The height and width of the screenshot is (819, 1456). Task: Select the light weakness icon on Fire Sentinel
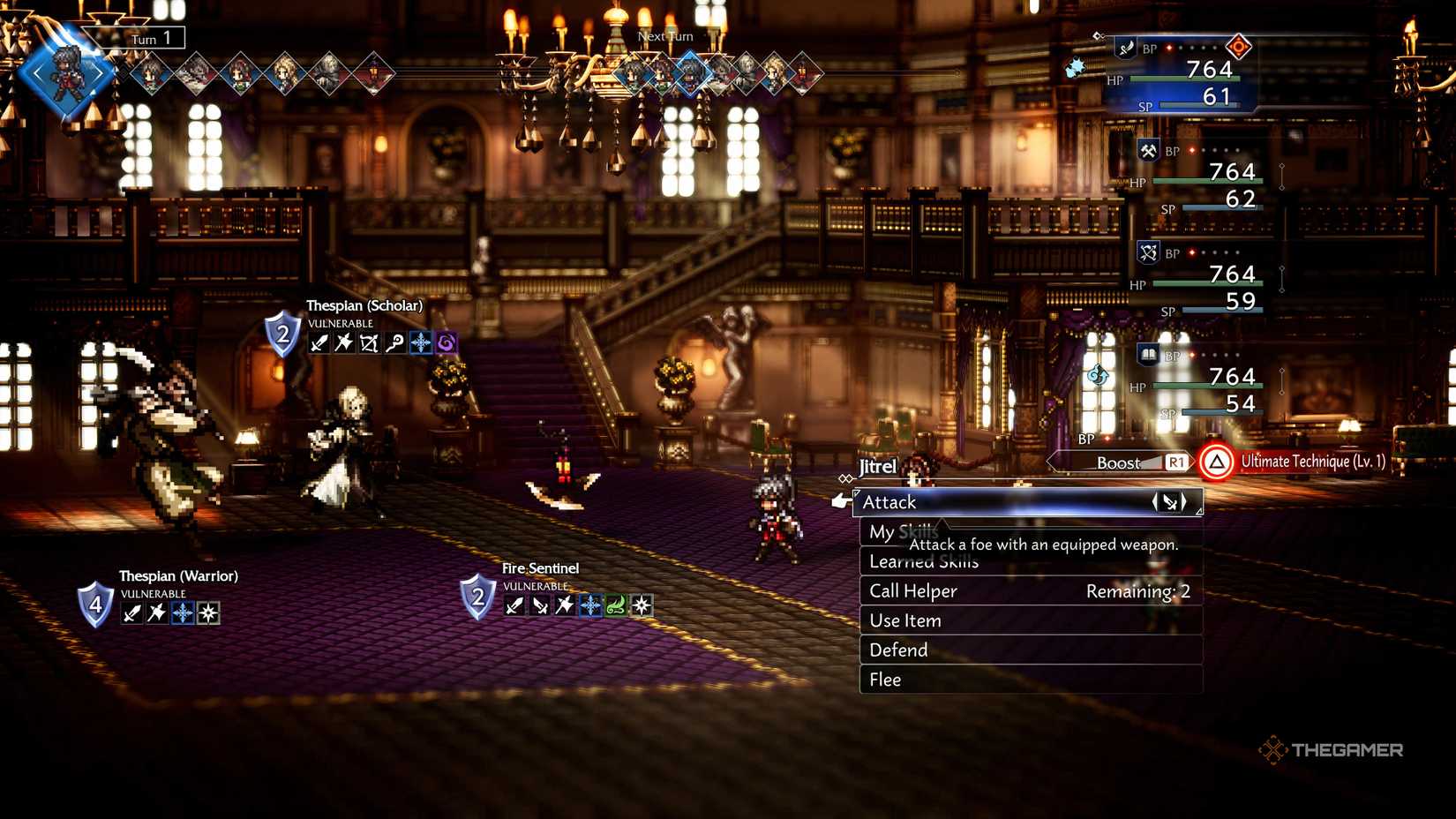point(642,605)
